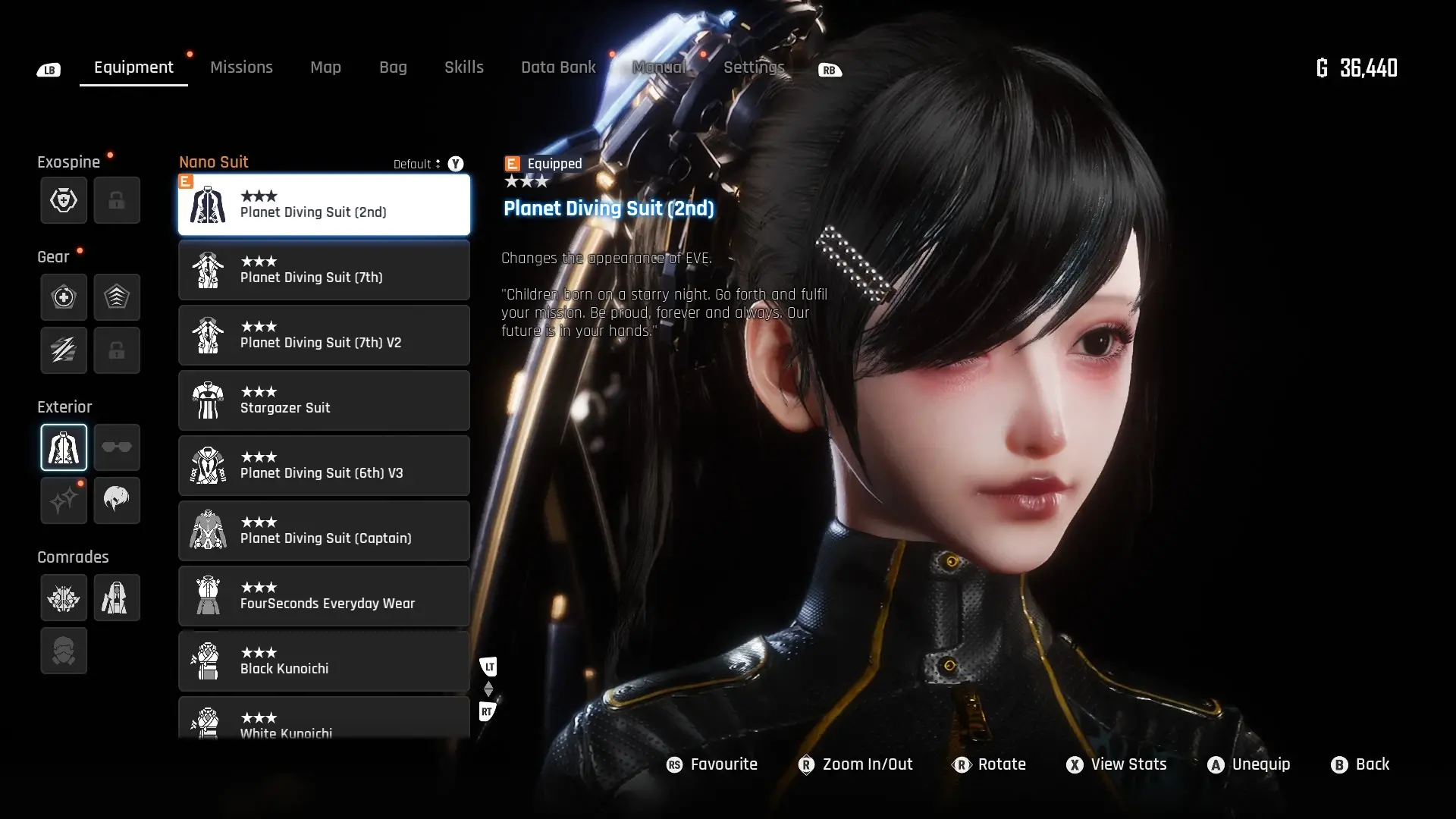Select Planet Diving Suit (7th) V2
The height and width of the screenshot is (819, 1456).
324,335
